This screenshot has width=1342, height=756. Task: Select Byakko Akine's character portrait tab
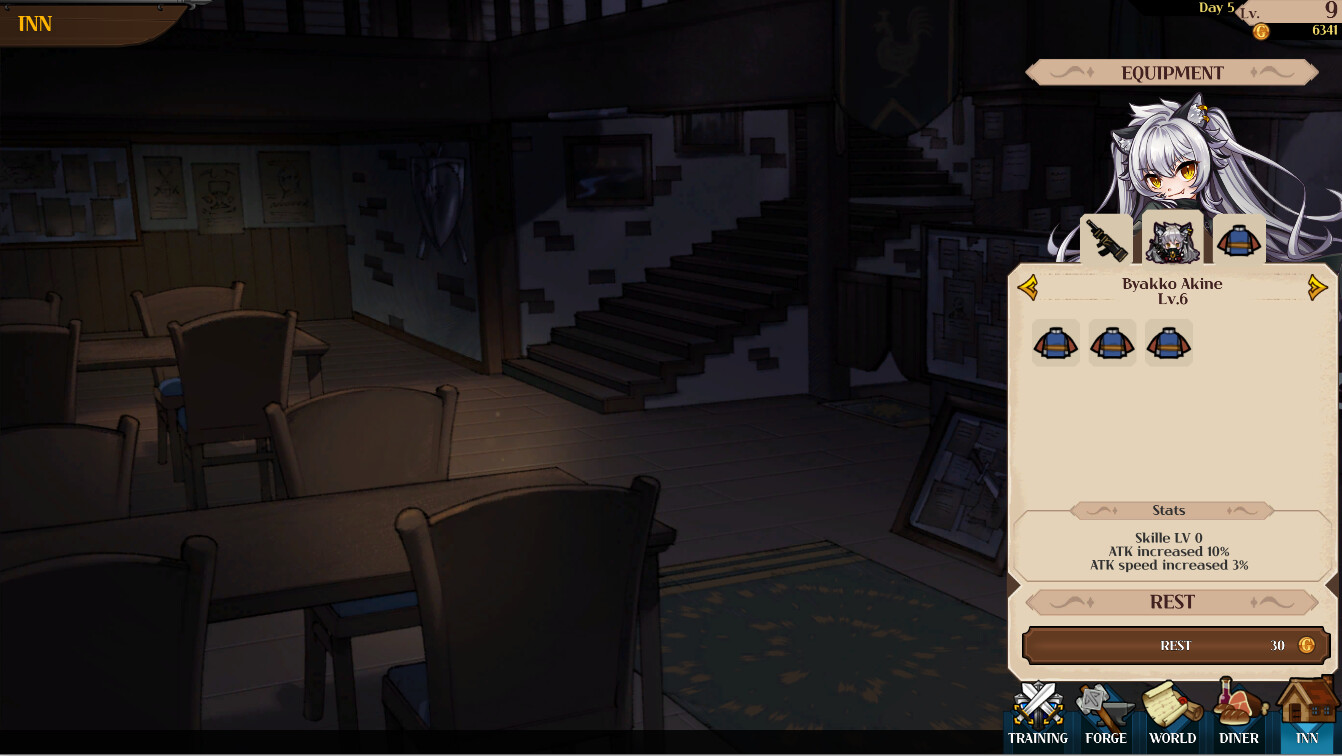pos(1172,240)
